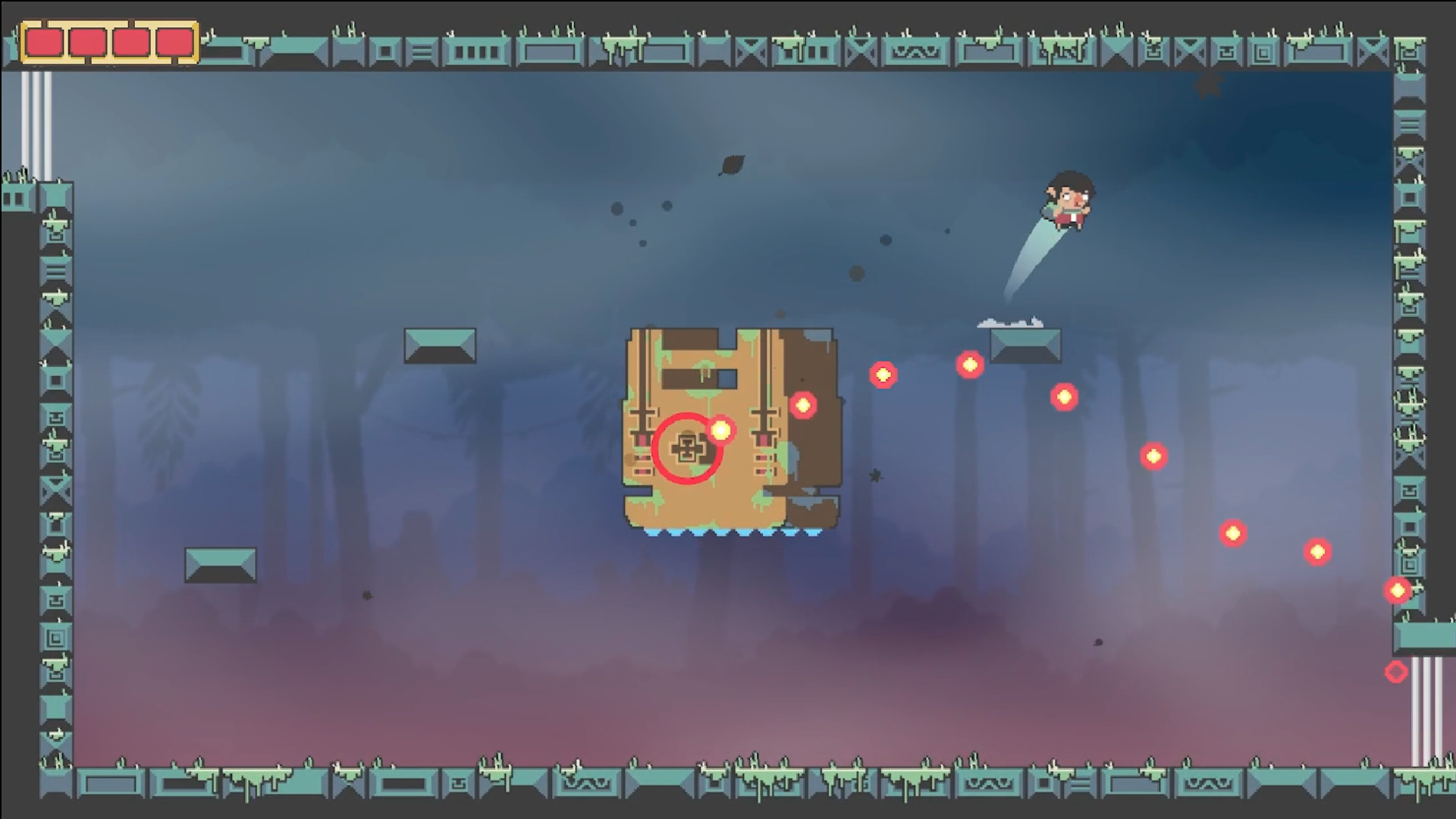Click the ledge protruding from the right wall
Screen dimensions: 1456x819
(1424, 637)
